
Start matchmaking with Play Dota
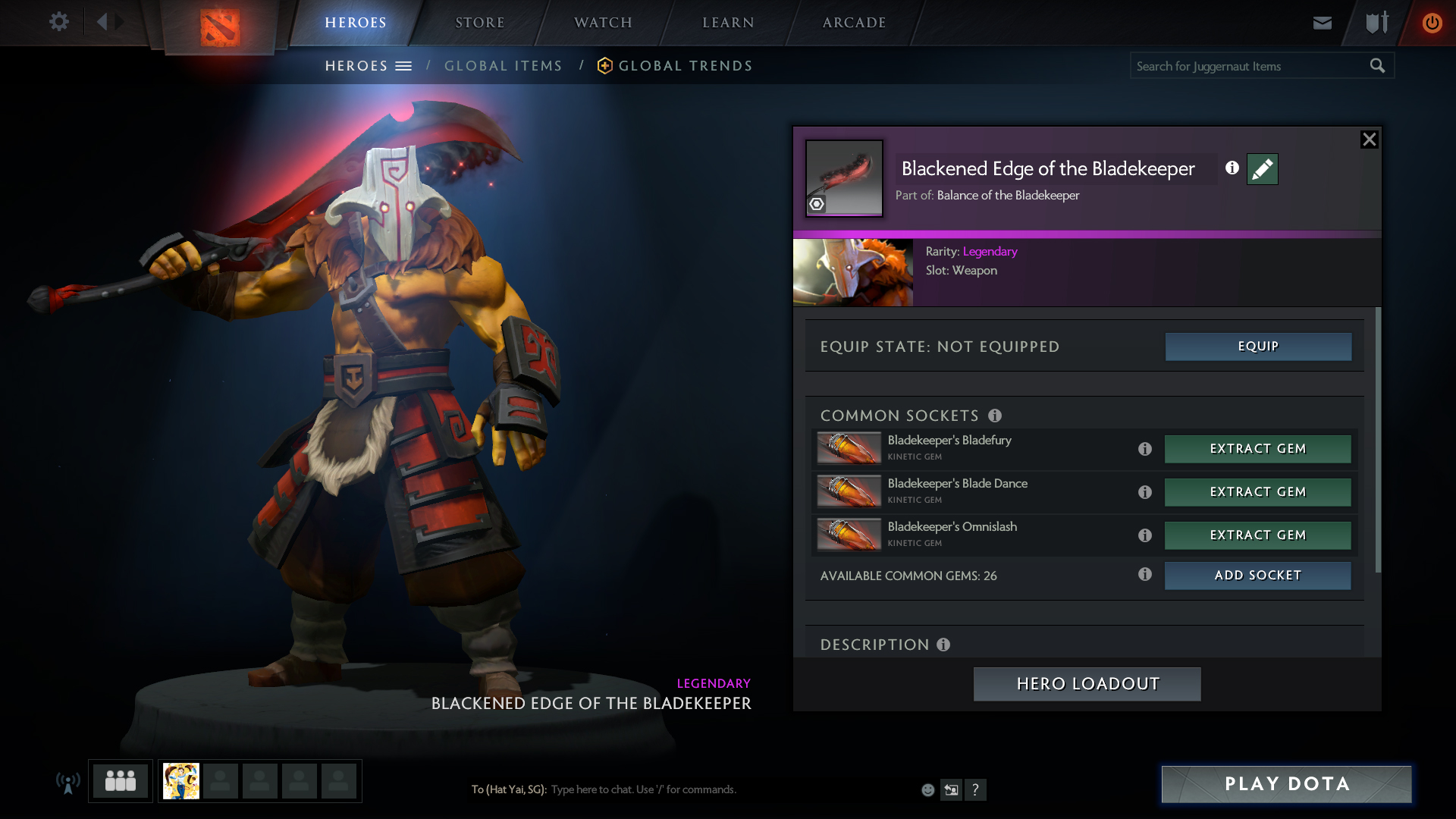(1286, 784)
